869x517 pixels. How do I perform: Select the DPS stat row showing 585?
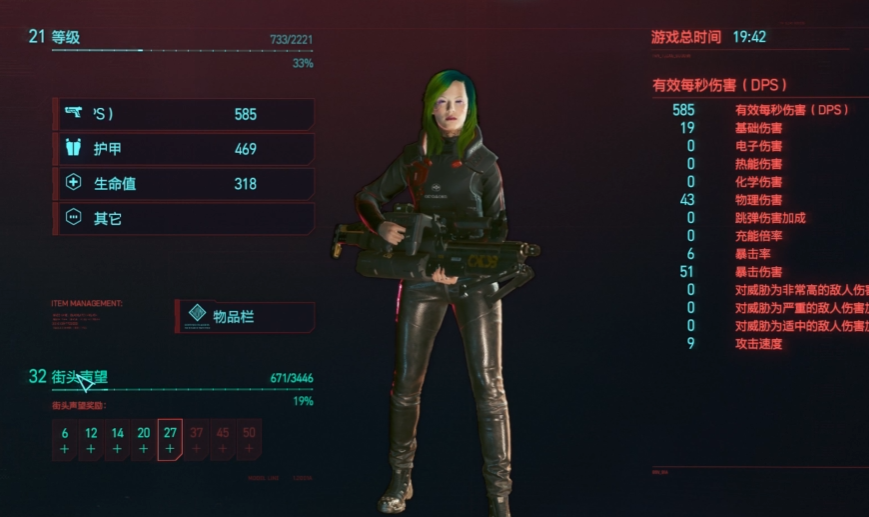184,114
